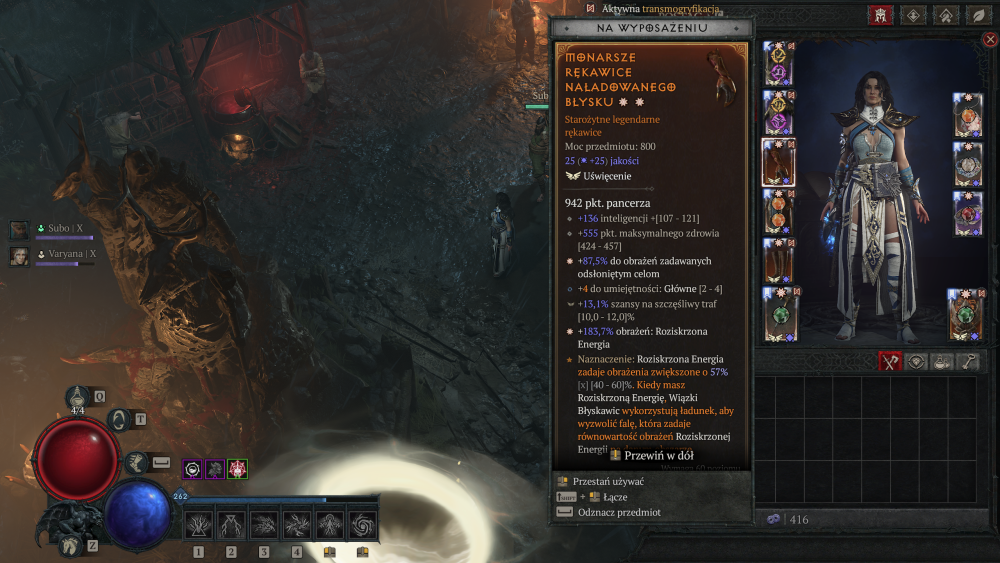Image resolution: width=1000 pixels, height=563 pixels.
Task: Select the crossed axes equipment inventory tab
Action: 891,362
